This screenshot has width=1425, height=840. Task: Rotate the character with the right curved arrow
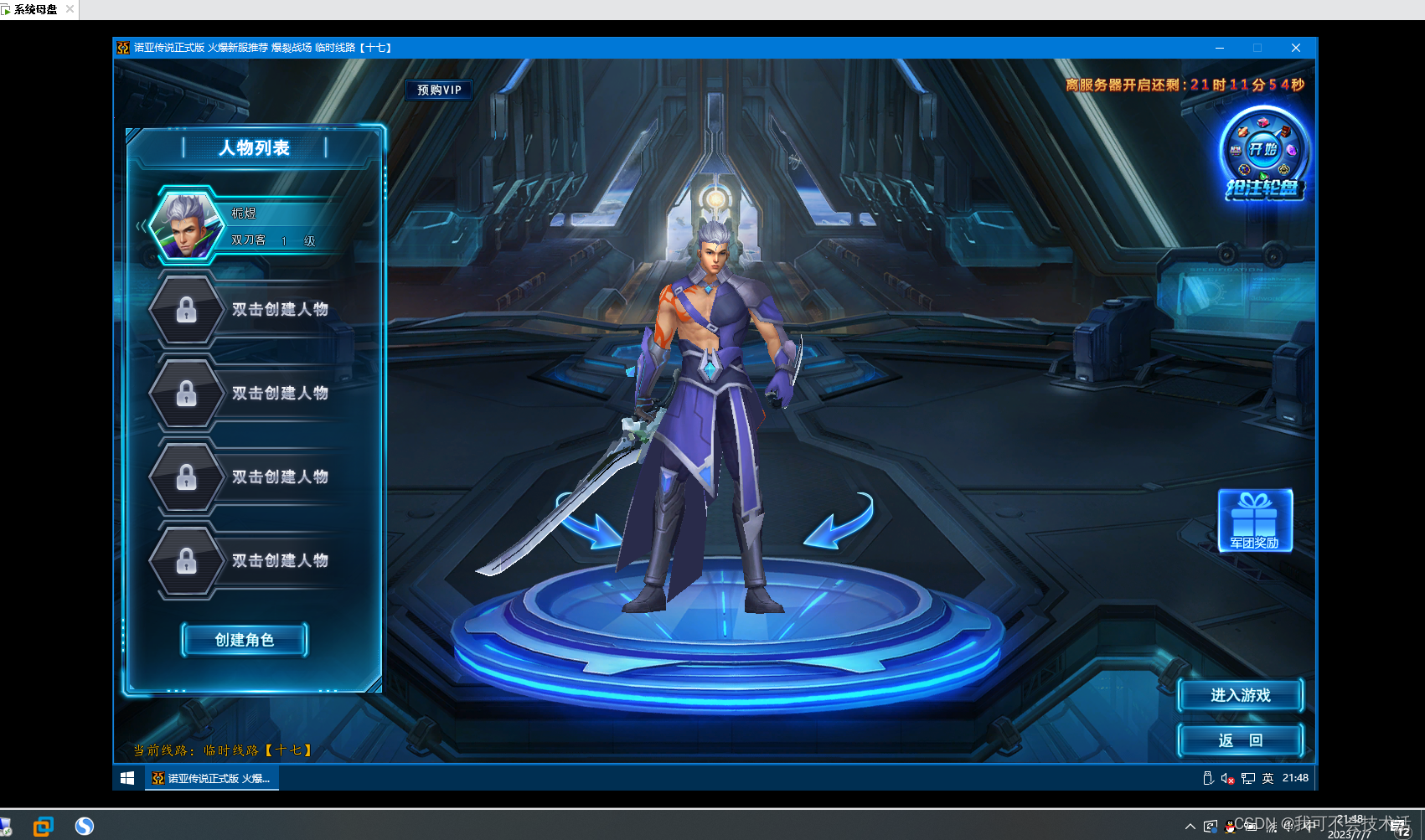coord(839,521)
